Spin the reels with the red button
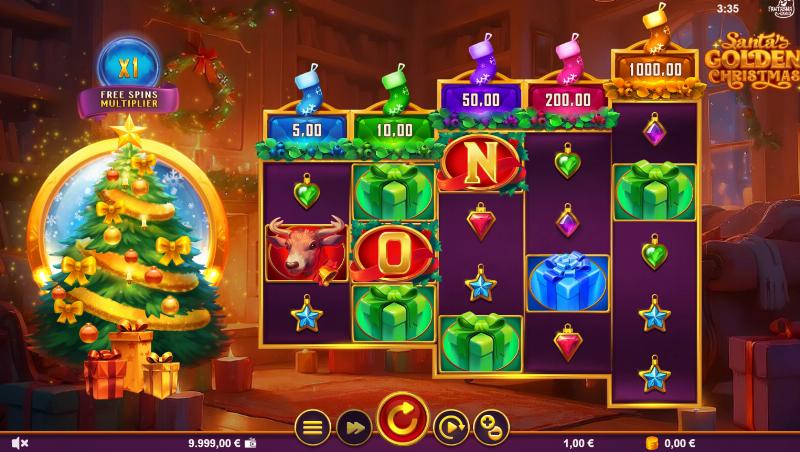 403,418
